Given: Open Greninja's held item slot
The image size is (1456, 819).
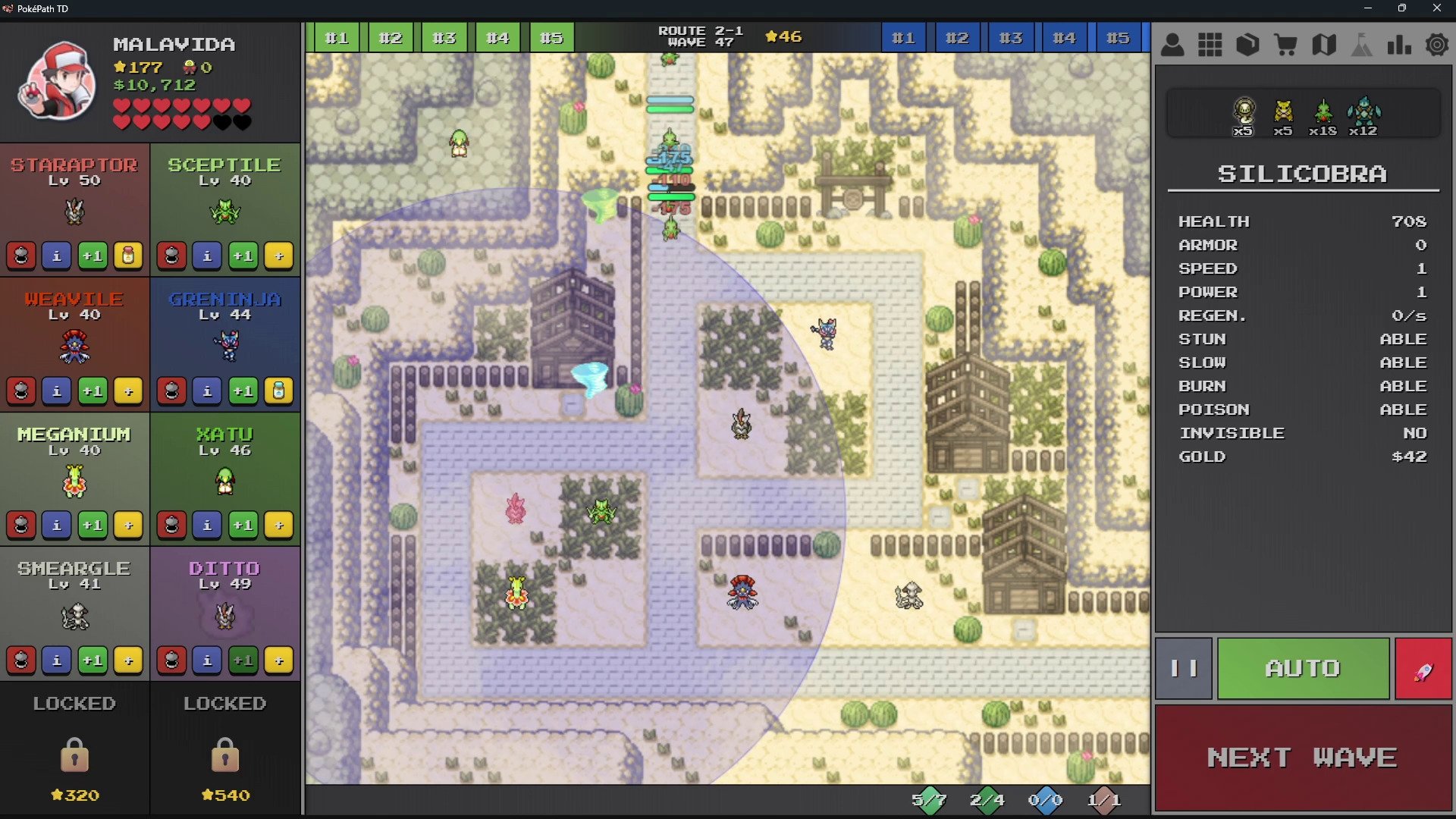Looking at the screenshot, I should (x=279, y=391).
